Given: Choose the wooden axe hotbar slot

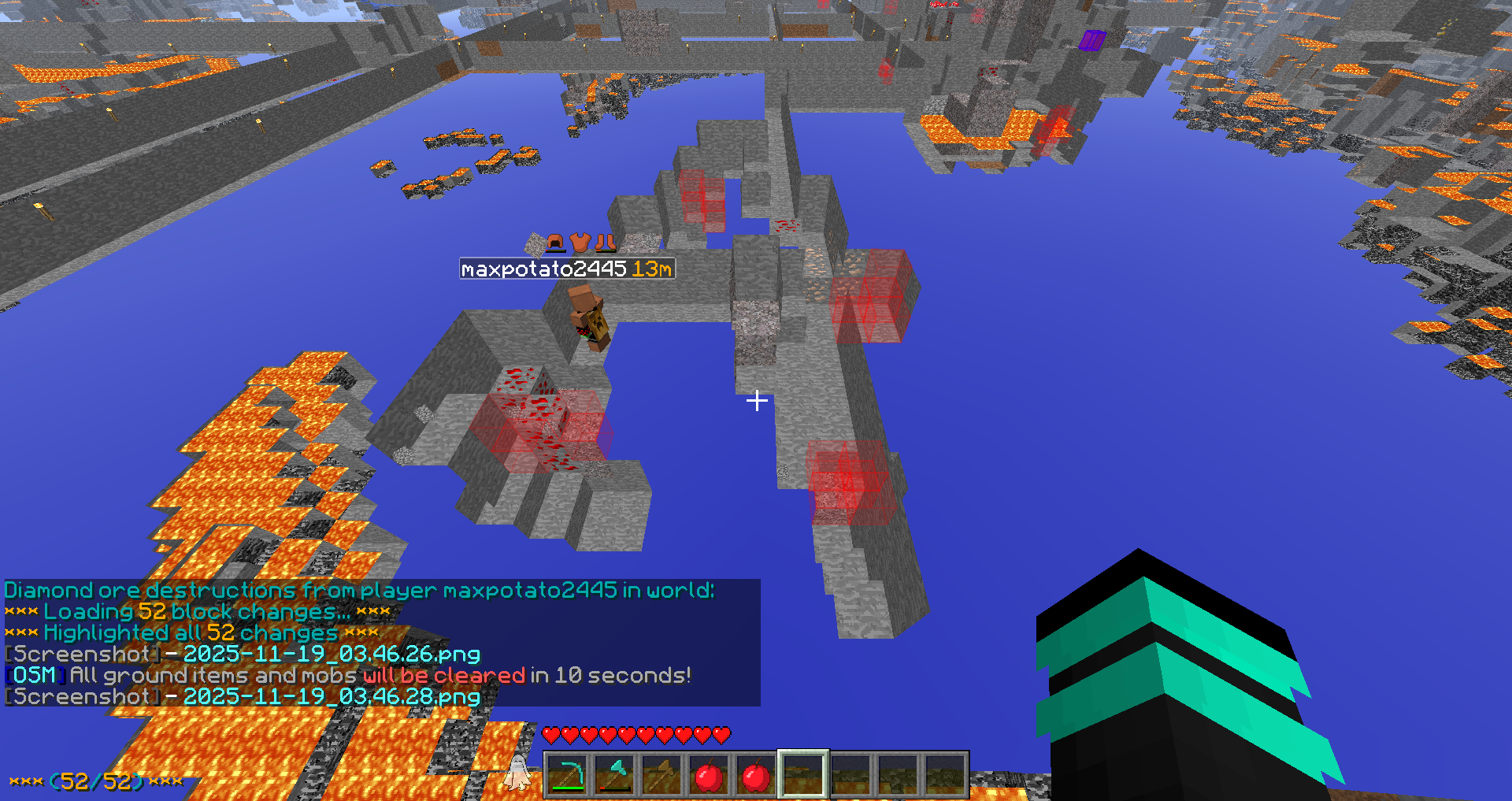Looking at the screenshot, I should click(x=661, y=775).
